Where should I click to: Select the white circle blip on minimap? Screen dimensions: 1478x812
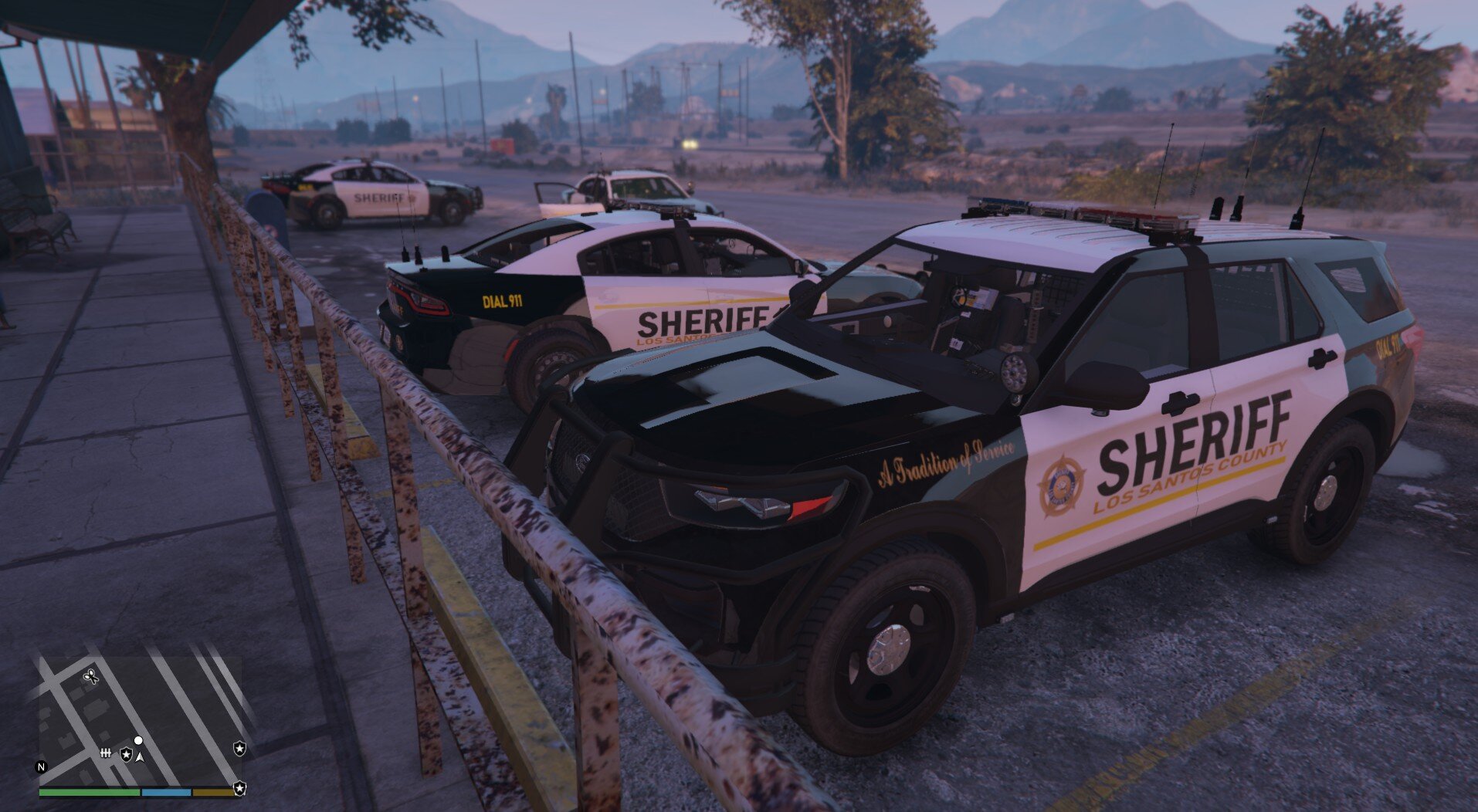[x=138, y=740]
